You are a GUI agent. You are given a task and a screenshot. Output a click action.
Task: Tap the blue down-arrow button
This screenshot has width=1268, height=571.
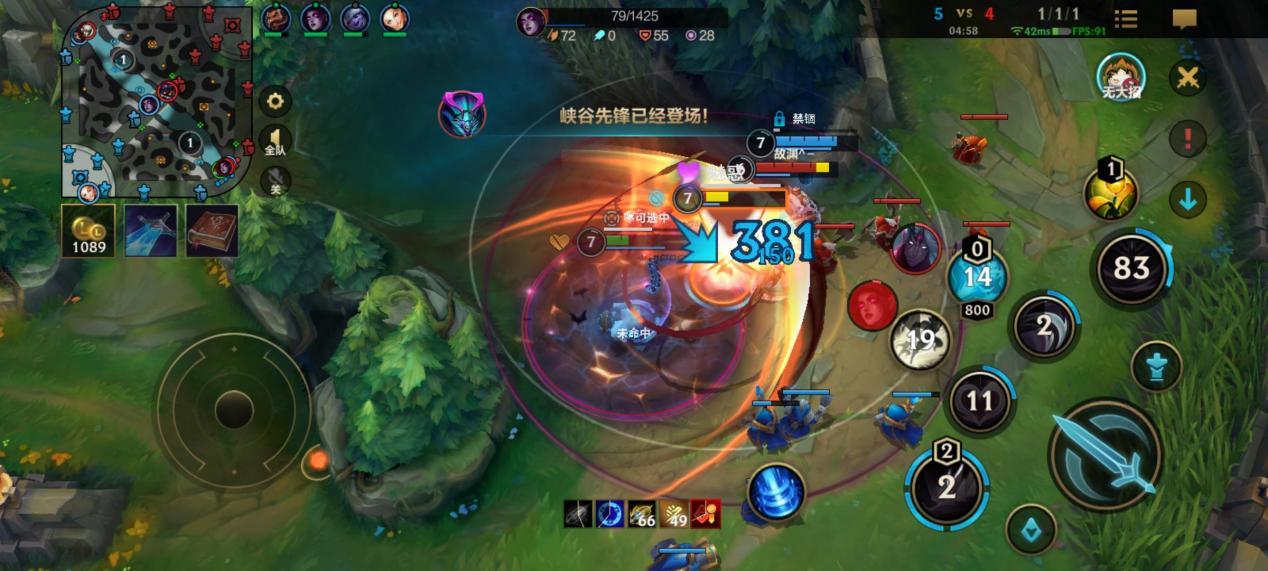pos(1188,199)
